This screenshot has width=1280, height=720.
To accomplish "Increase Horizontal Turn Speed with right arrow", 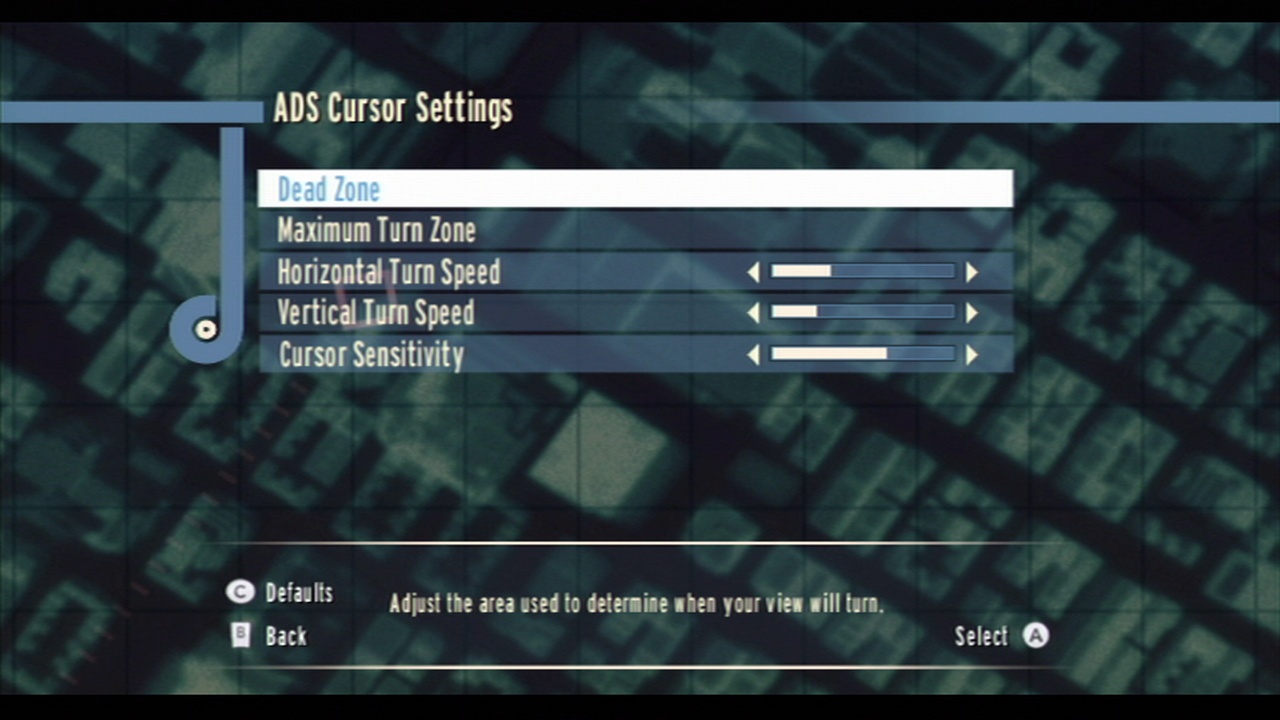I will pyautogui.click(x=971, y=272).
